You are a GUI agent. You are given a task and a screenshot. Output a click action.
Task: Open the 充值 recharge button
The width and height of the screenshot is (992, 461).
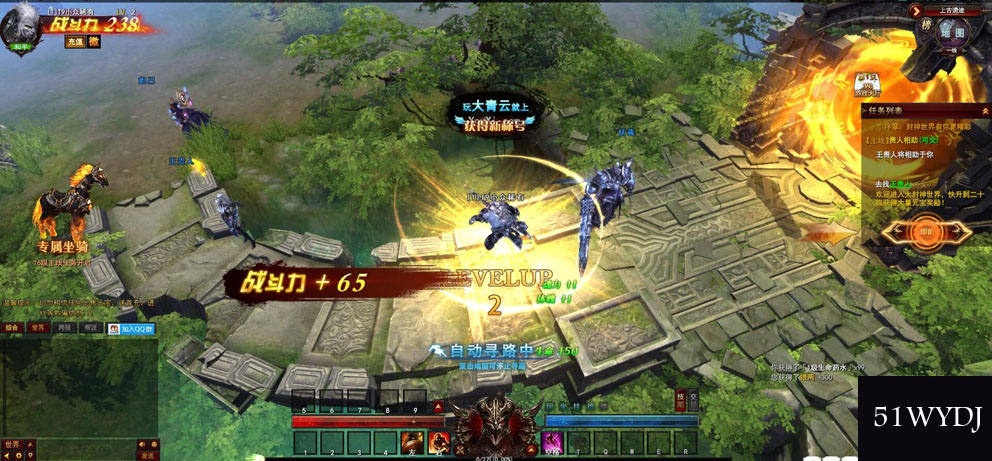[74, 42]
